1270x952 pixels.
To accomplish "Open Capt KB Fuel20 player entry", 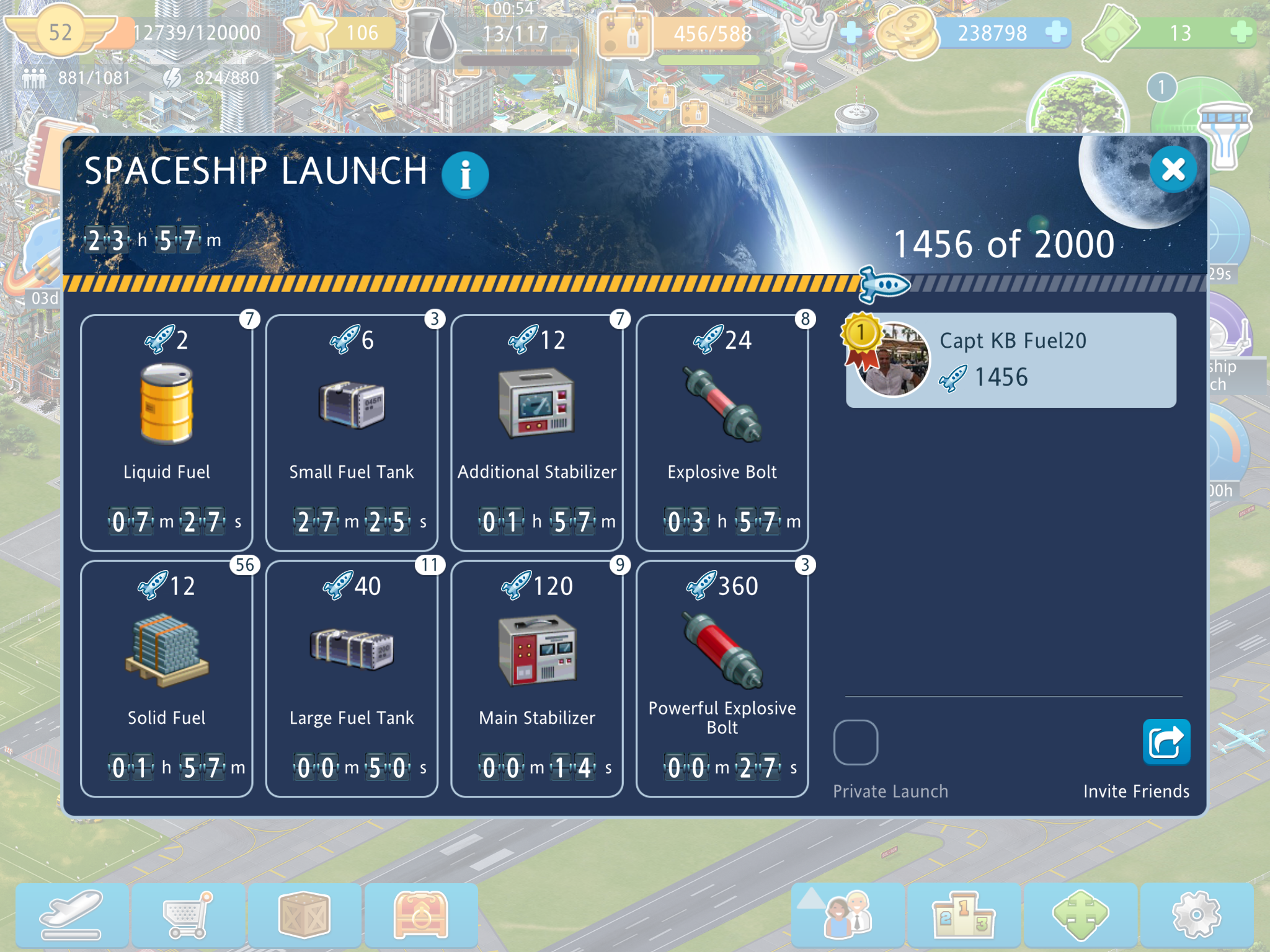I will [x=1011, y=360].
